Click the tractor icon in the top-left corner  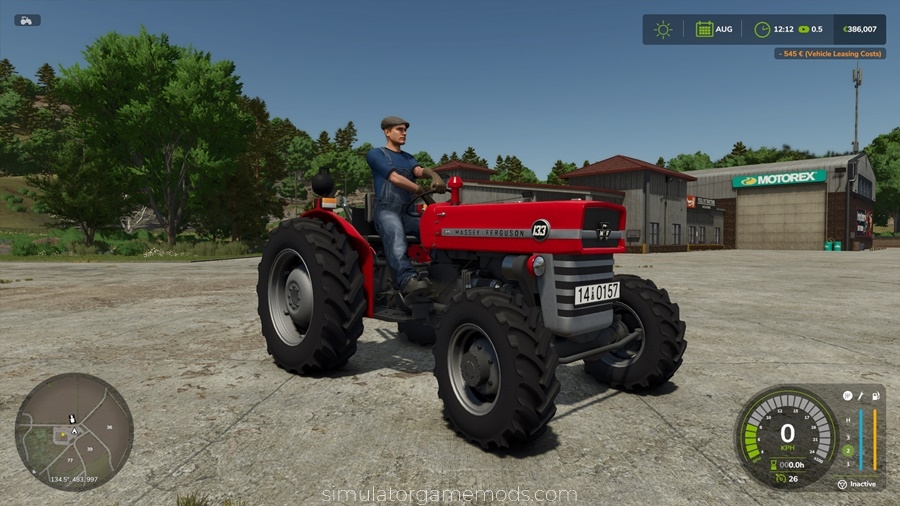27,20
